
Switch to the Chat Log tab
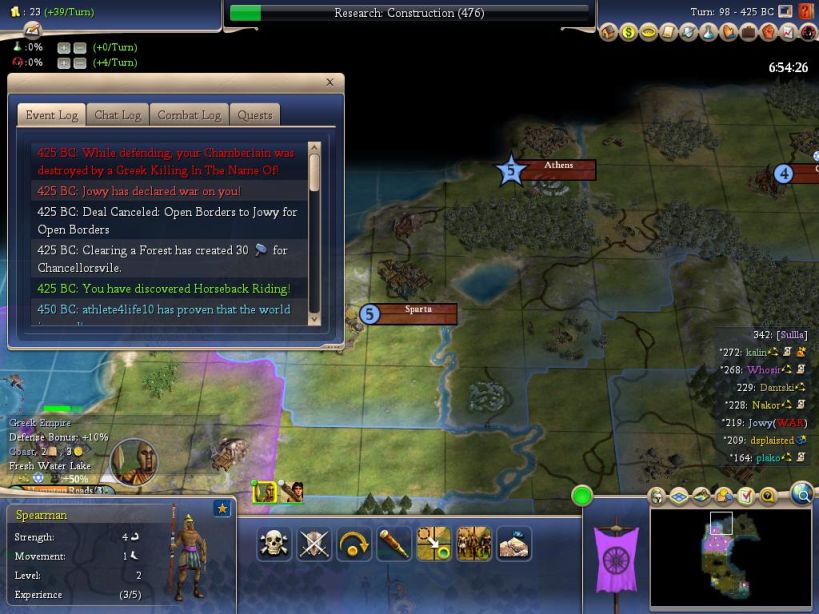pyautogui.click(x=117, y=115)
